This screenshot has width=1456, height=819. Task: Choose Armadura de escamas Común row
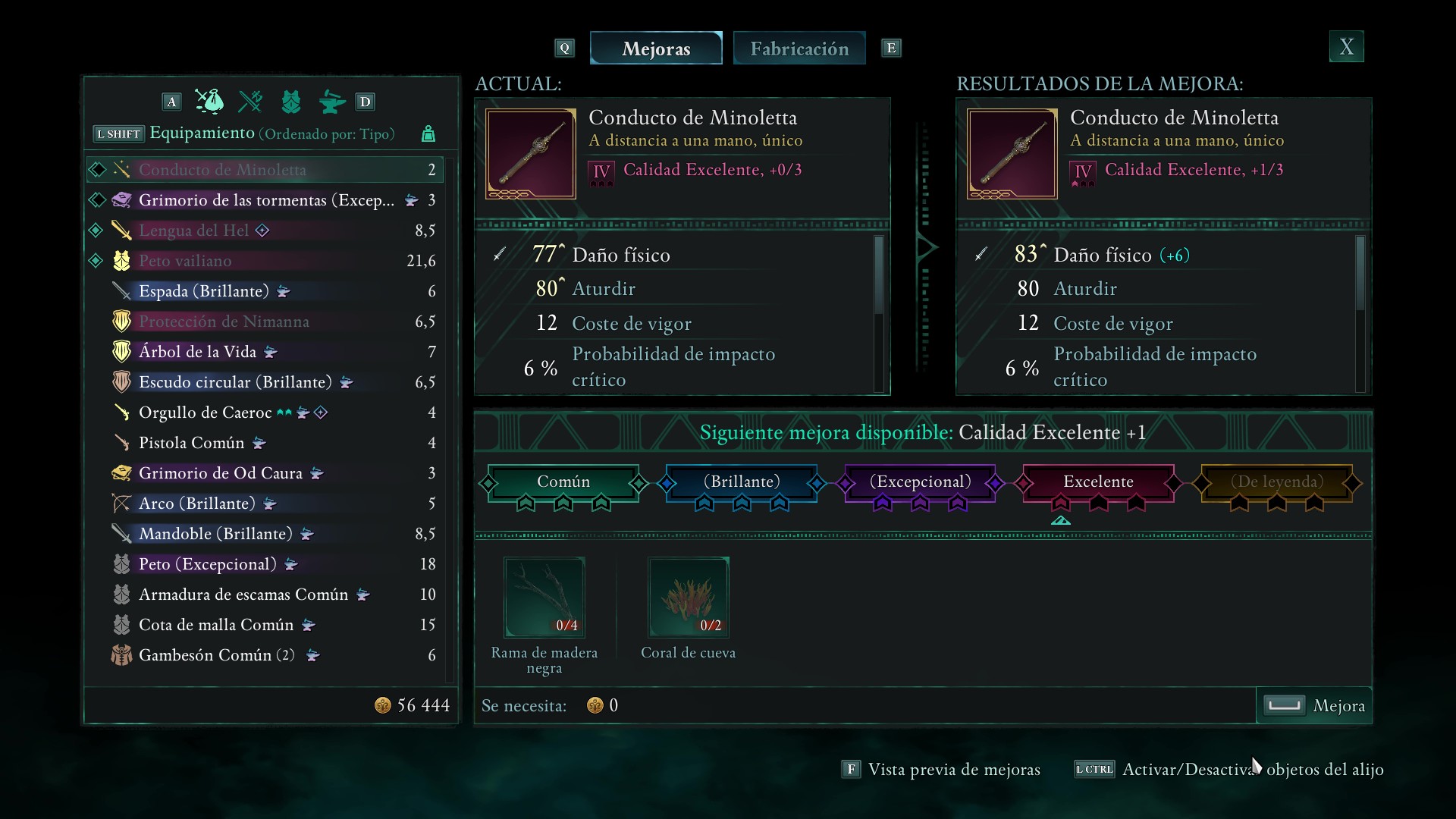[243, 595]
